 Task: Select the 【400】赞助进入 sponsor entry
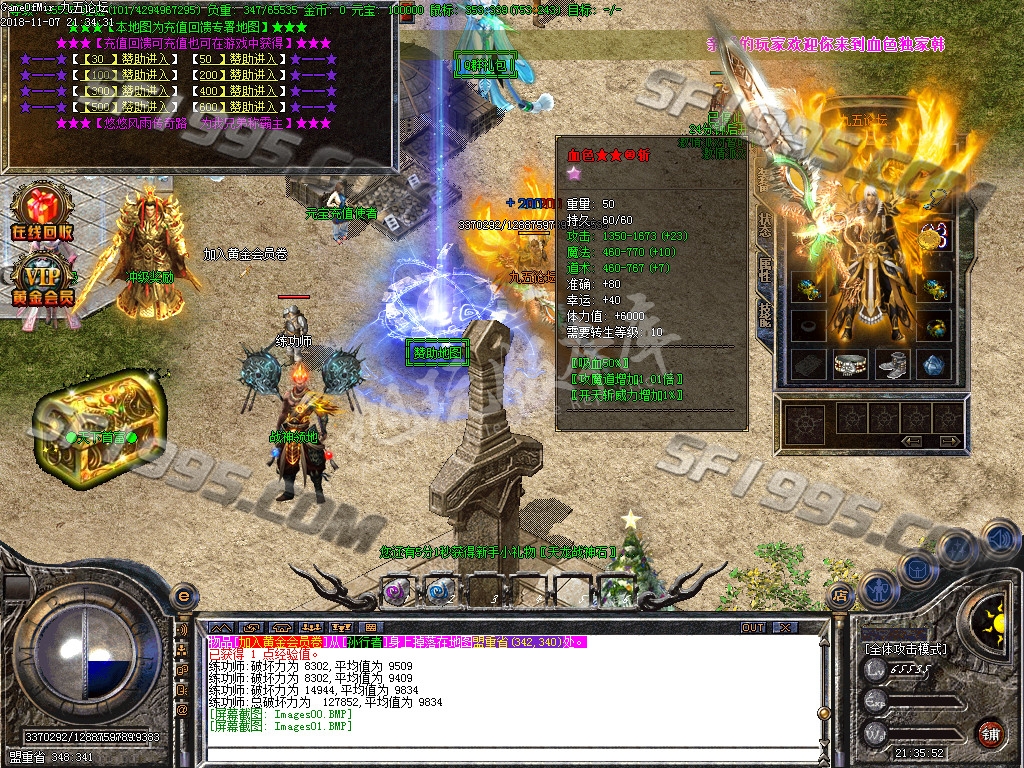pyautogui.click(x=237, y=91)
